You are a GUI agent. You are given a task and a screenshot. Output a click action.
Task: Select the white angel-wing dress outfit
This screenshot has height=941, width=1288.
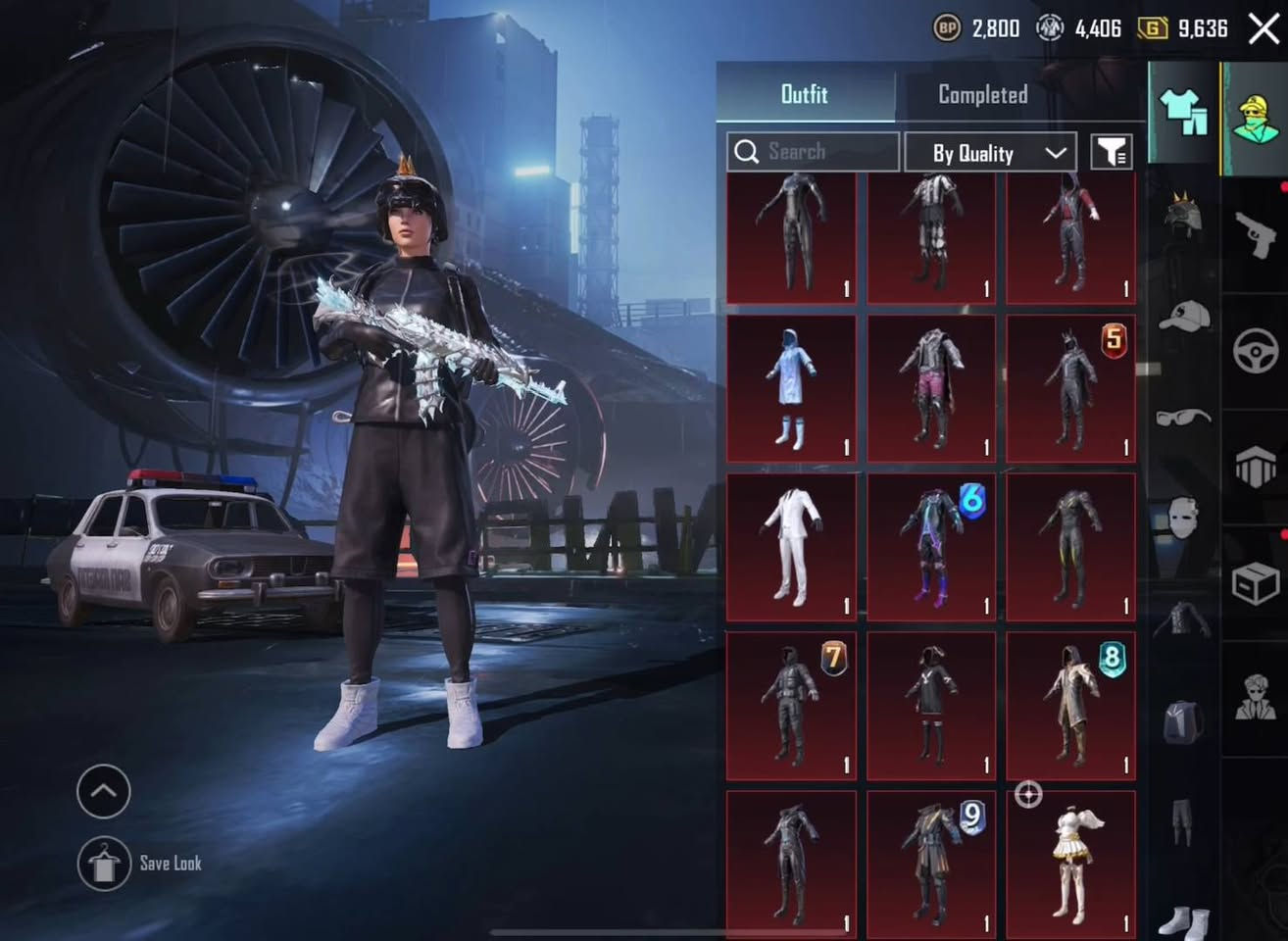click(x=1070, y=865)
